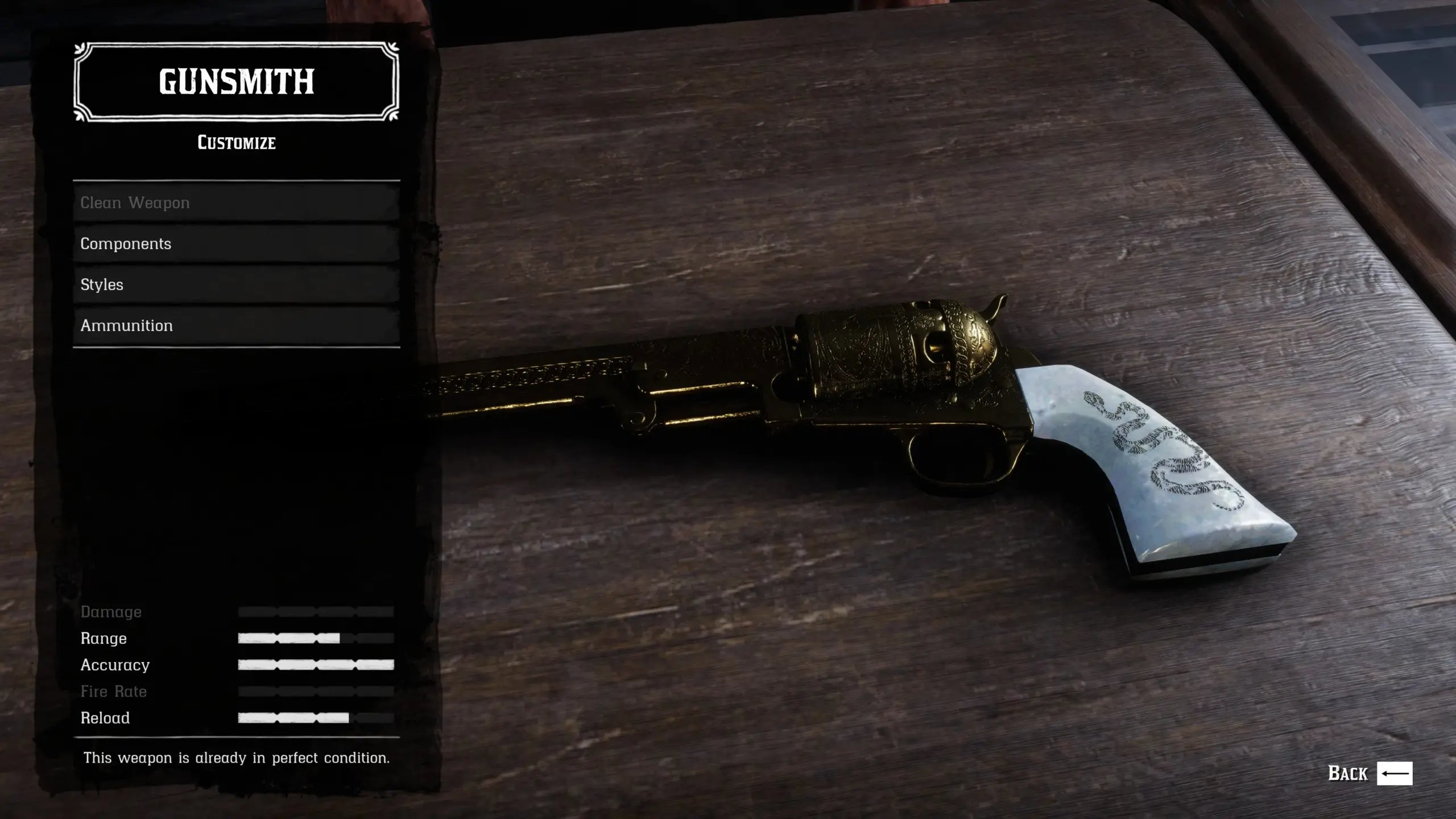Image resolution: width=1456 pixels, height=819 pixels.
Task: Select the Clean Weapon option
Action: (x=236, y=202)
